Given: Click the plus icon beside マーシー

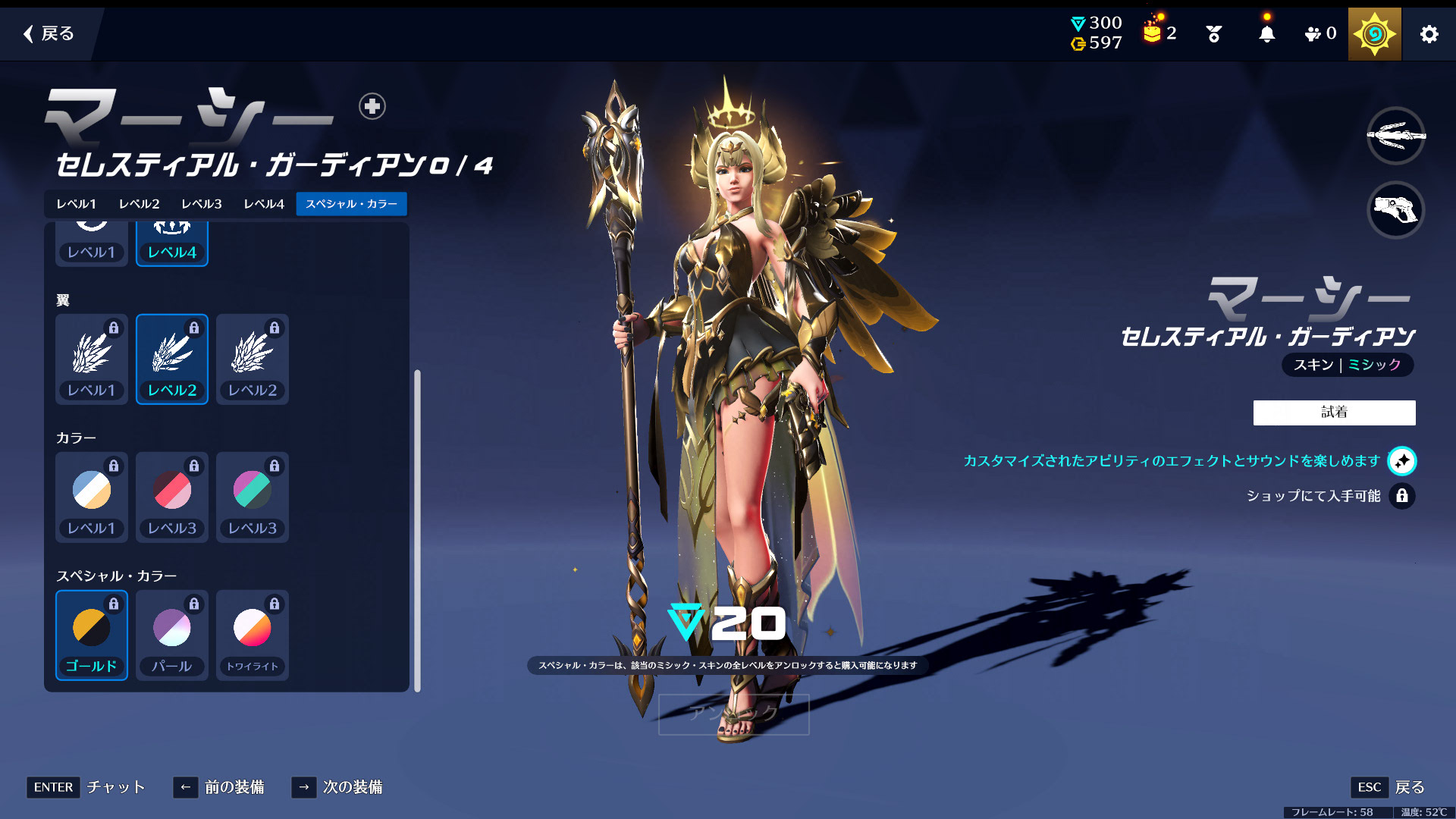Looking at the screenshot, I should click(372, 106).
